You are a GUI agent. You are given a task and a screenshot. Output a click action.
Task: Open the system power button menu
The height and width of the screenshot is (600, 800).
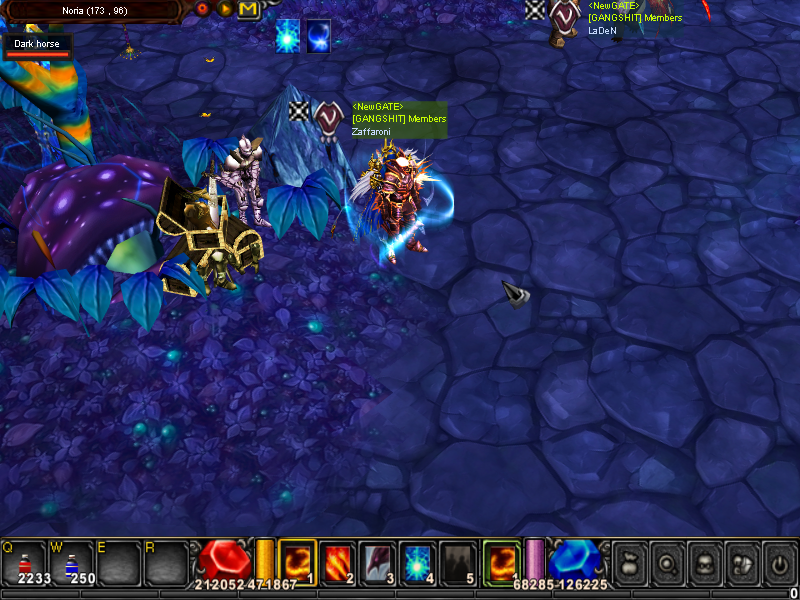[779, 563]
